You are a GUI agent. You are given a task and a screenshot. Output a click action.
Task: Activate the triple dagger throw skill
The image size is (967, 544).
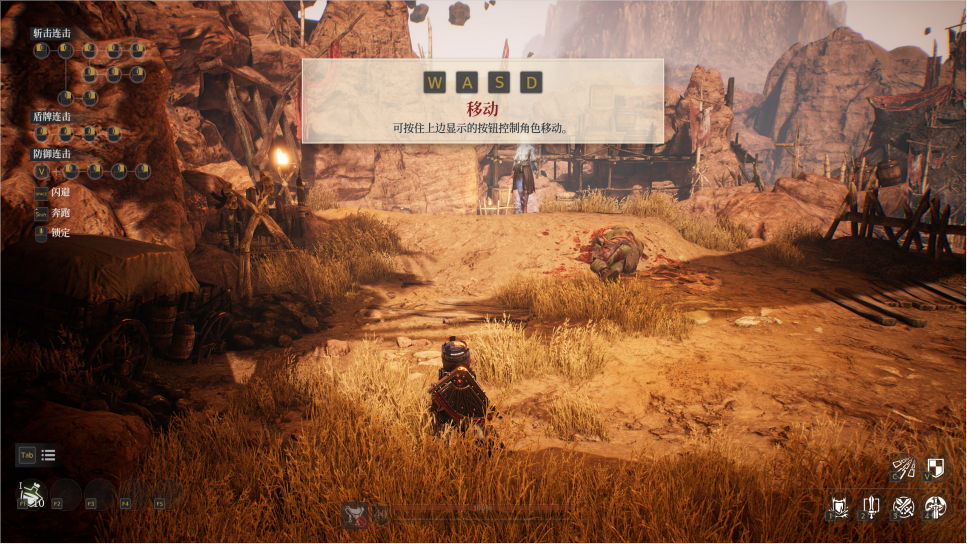point(905,468)
